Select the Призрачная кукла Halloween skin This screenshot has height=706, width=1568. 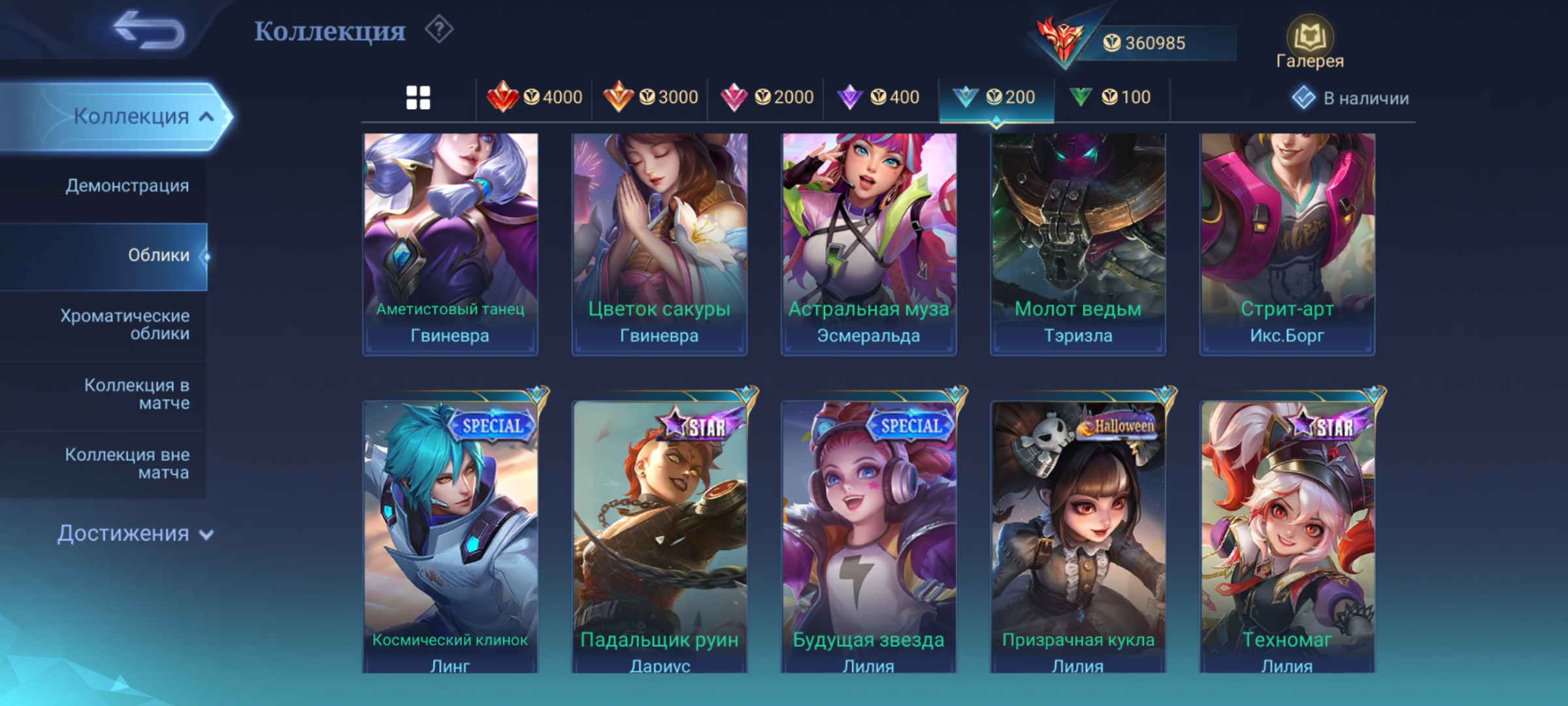[1077, 536]
